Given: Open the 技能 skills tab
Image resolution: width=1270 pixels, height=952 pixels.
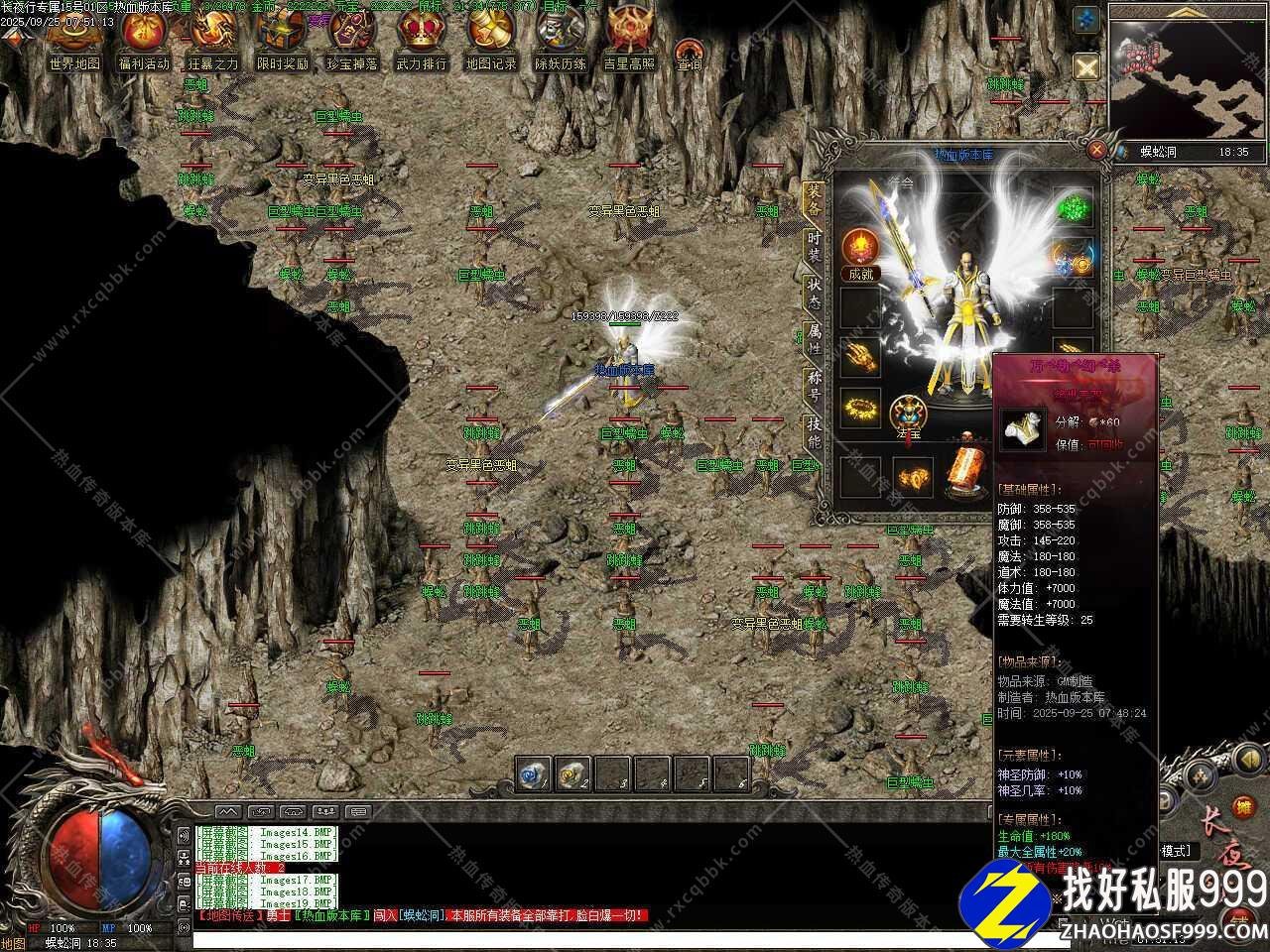Looking at the screenshot, I should (x=814, y=433).
